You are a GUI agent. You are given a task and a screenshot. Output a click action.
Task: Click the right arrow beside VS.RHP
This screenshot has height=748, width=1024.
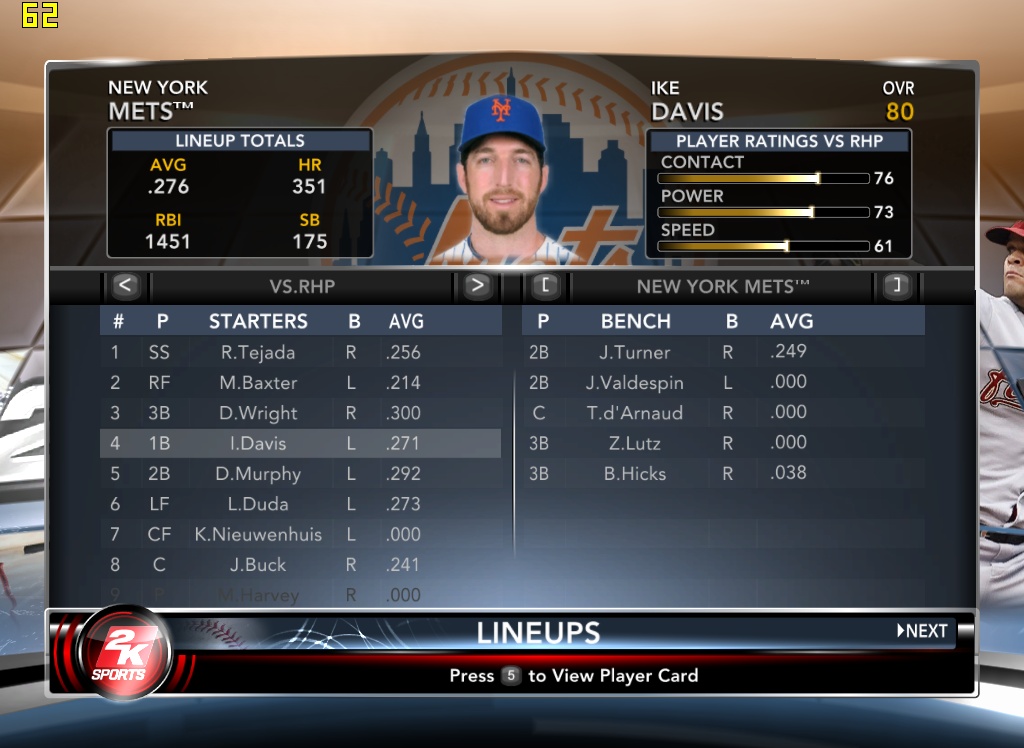tap(477, 286)
